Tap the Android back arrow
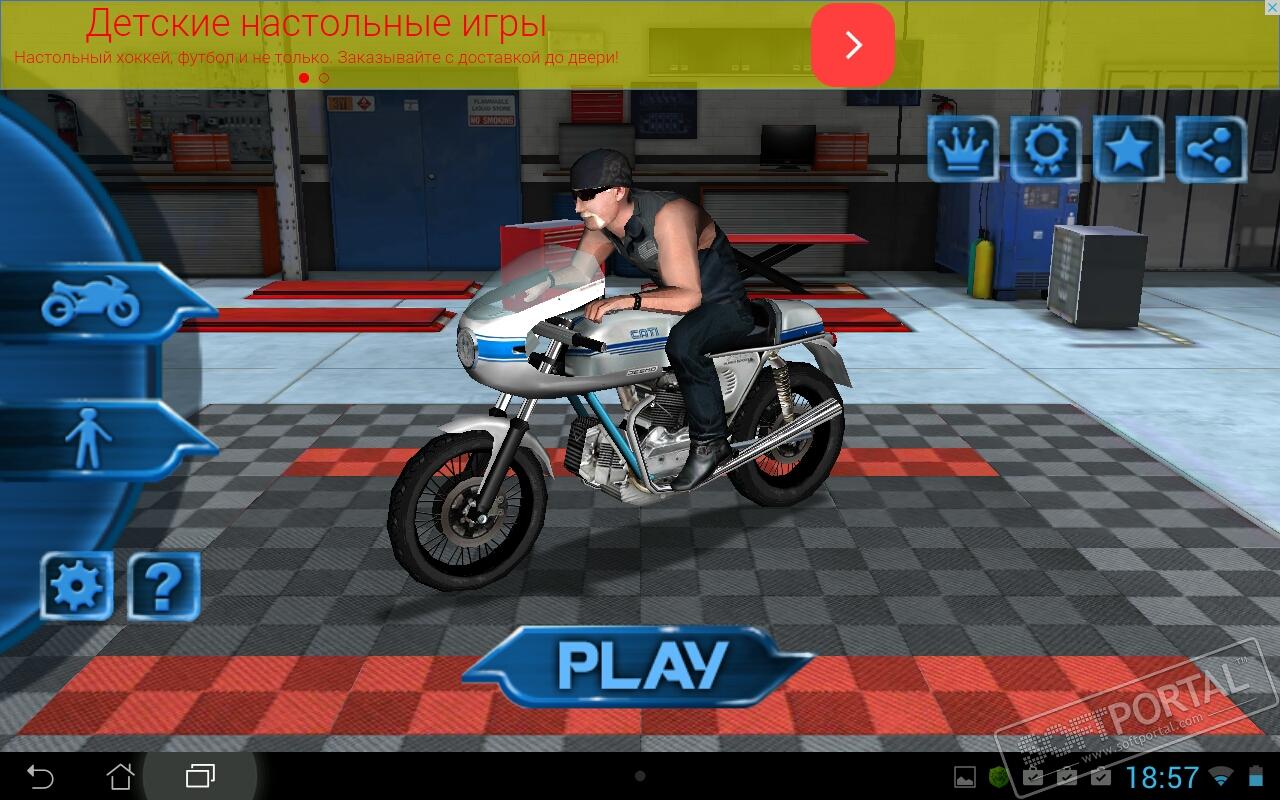Image resolution: width=1280 pixels, height=800 pixels. (40, 776)
